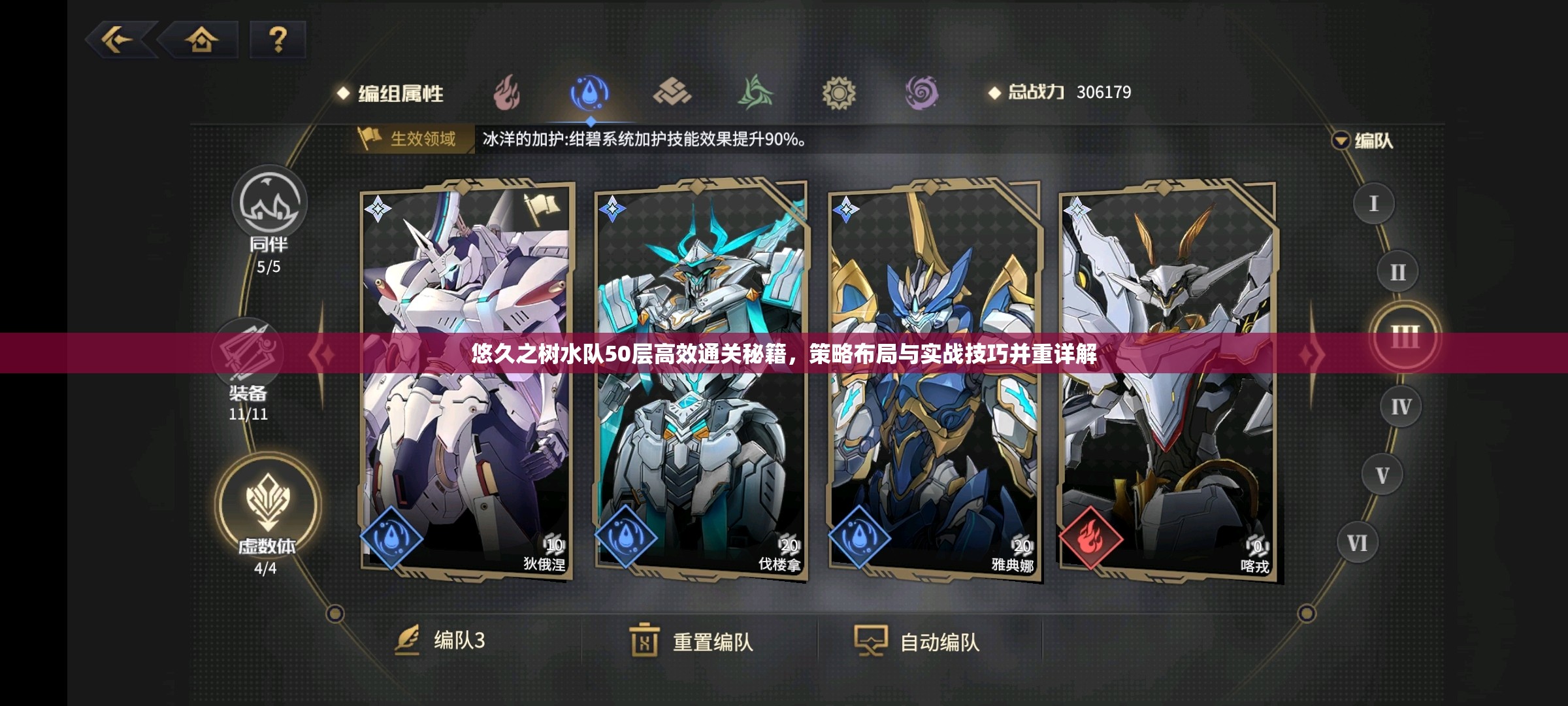The height and width of the screenshot is (706, 1568).
Task: Click the blue diamond indicator under the water icon
Action: click(590, 120)
